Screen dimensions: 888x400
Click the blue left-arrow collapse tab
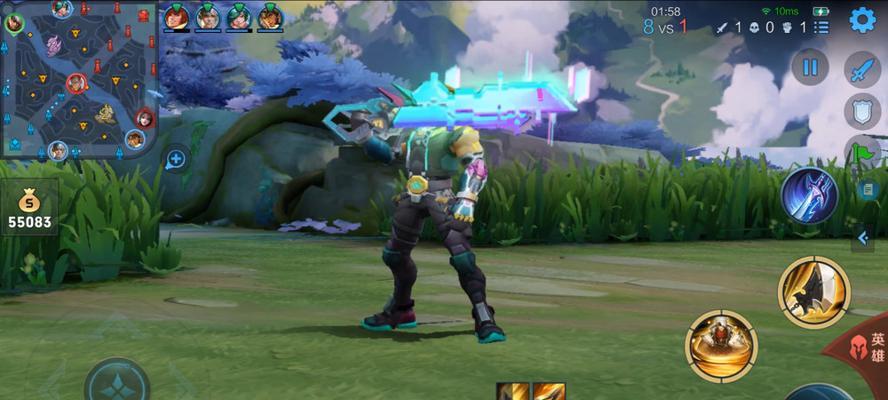[864, 237]
